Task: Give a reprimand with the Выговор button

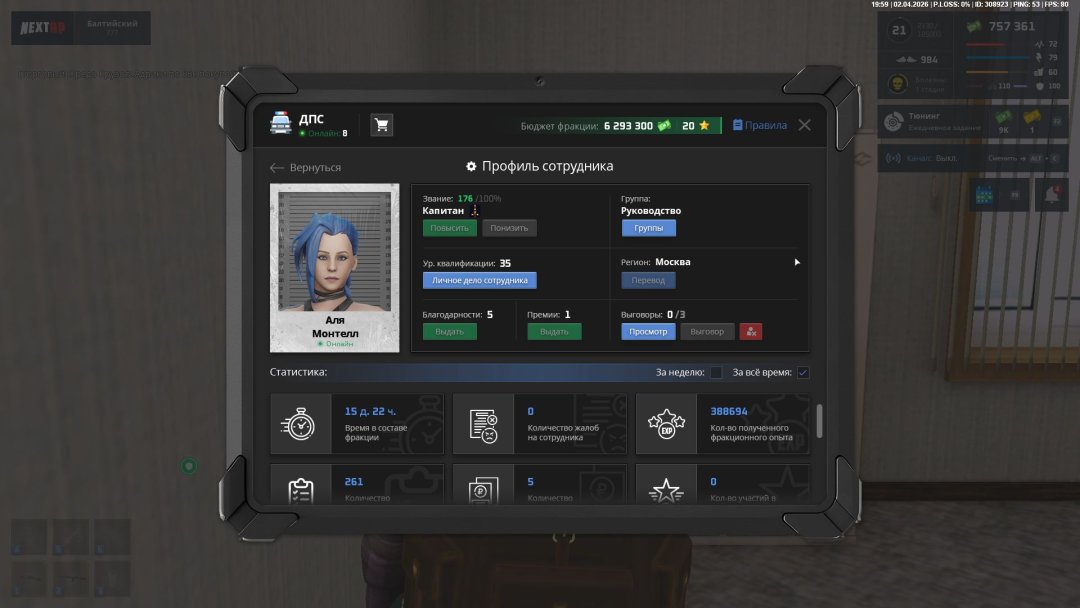Action: click(x=707, y=331)
